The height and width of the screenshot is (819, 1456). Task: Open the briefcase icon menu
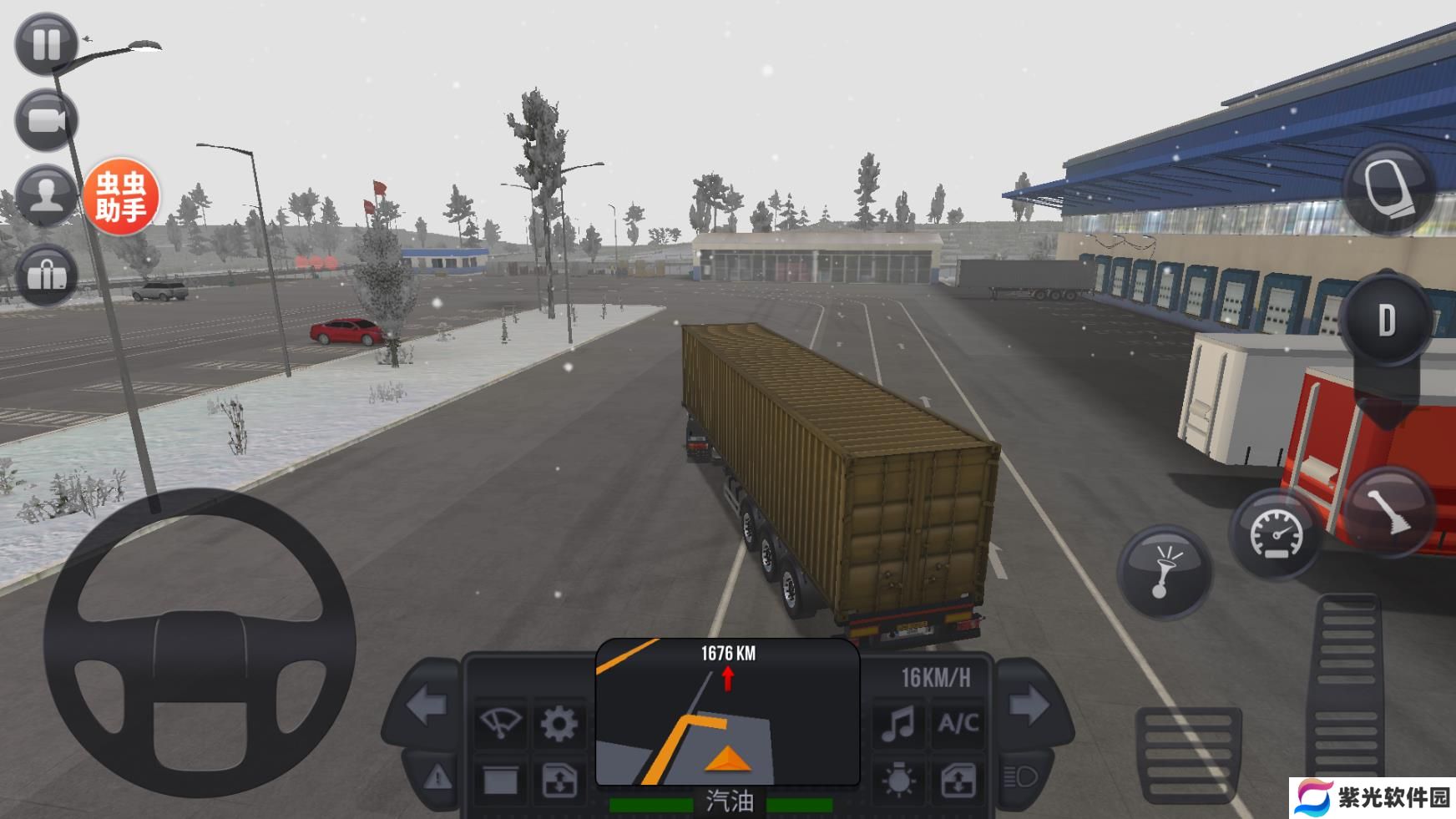click(x=46, y=273)
